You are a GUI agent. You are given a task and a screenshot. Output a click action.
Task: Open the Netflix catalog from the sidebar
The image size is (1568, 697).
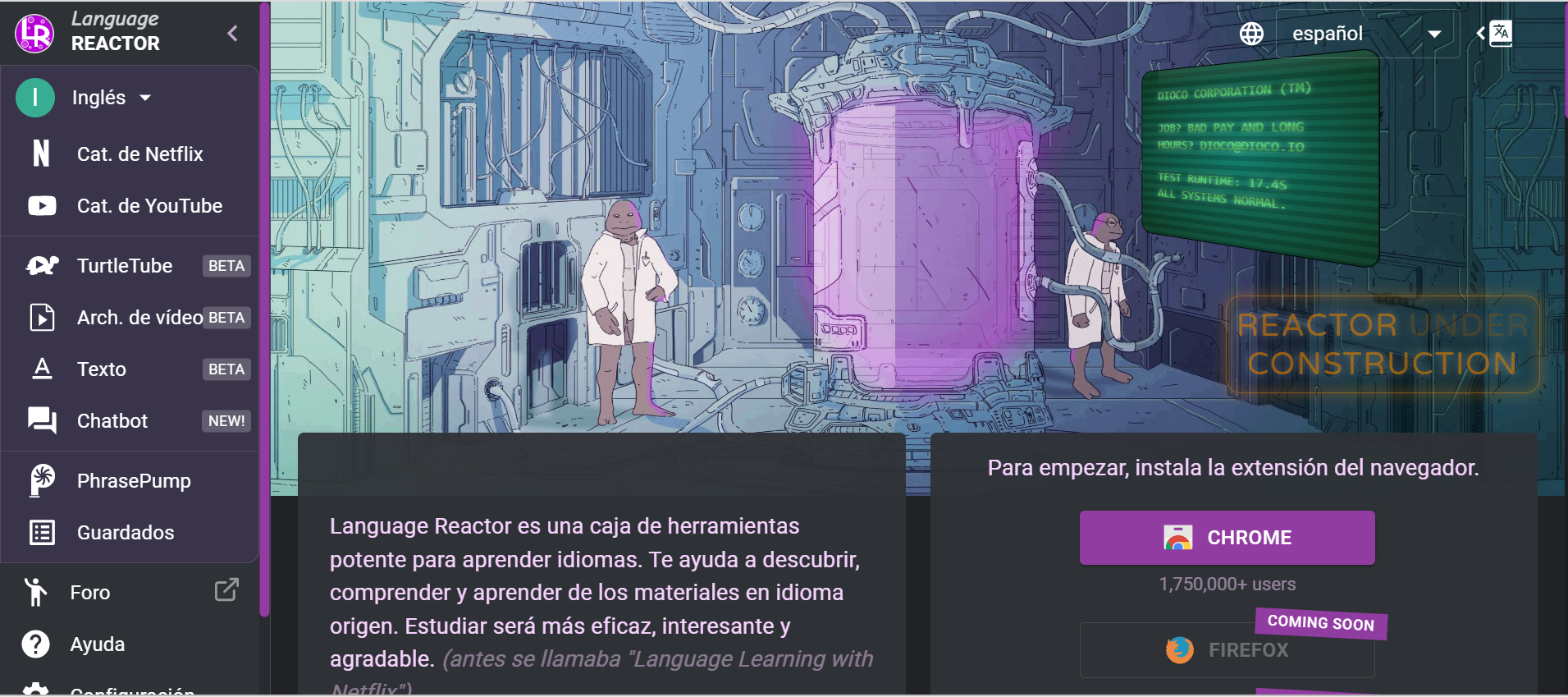click(x=140, y=154)
